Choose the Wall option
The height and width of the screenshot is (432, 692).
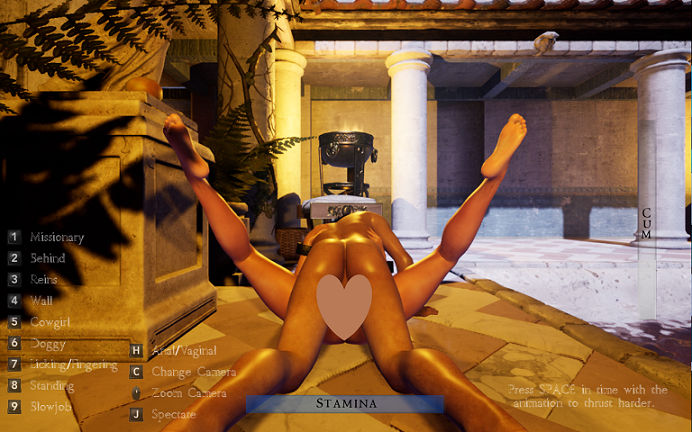(40, 300)
